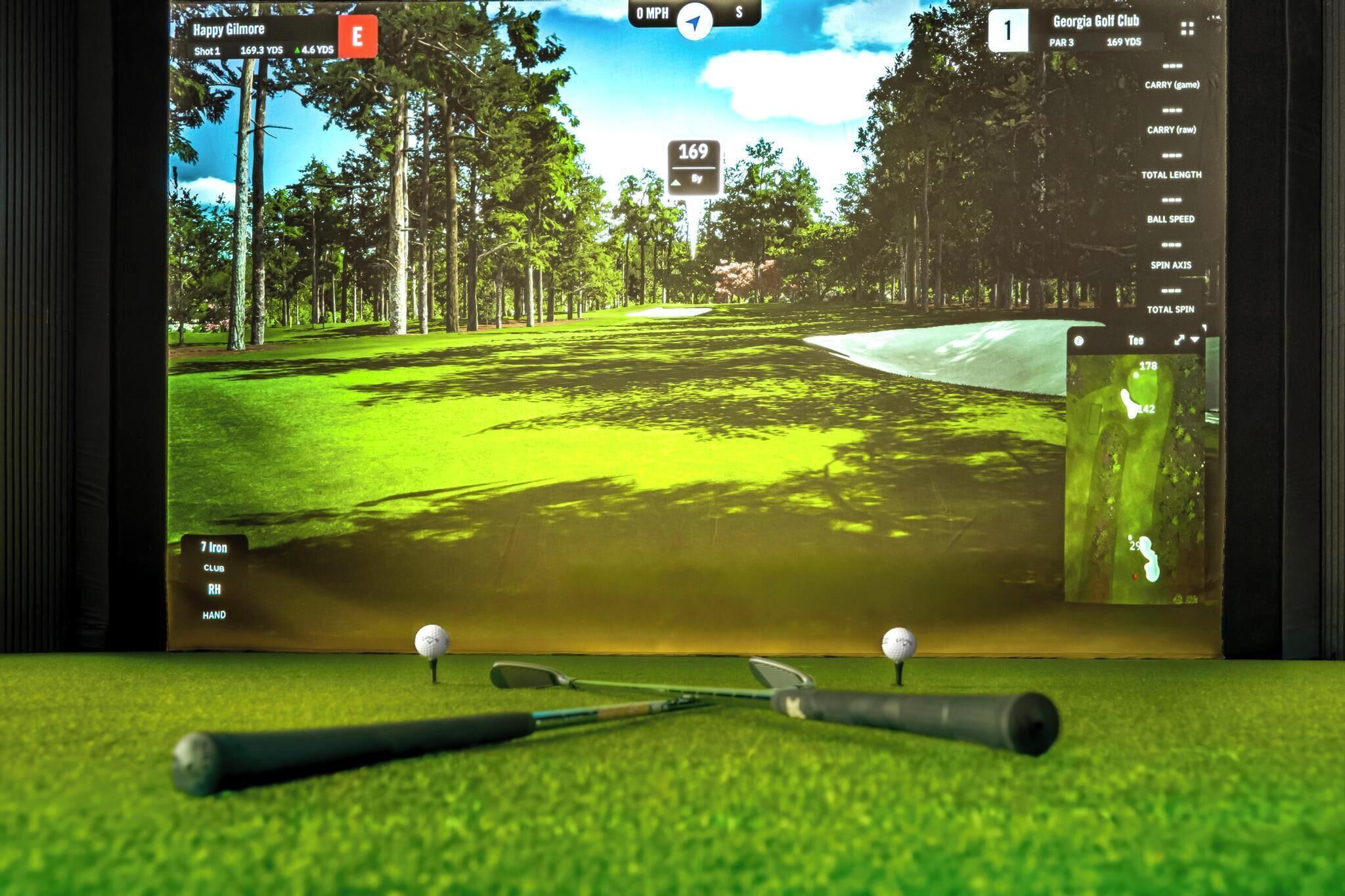Viewport: 1345px width, 896px height.
Task: Click the wind direction compass arrow
Action: click(694, 22)
